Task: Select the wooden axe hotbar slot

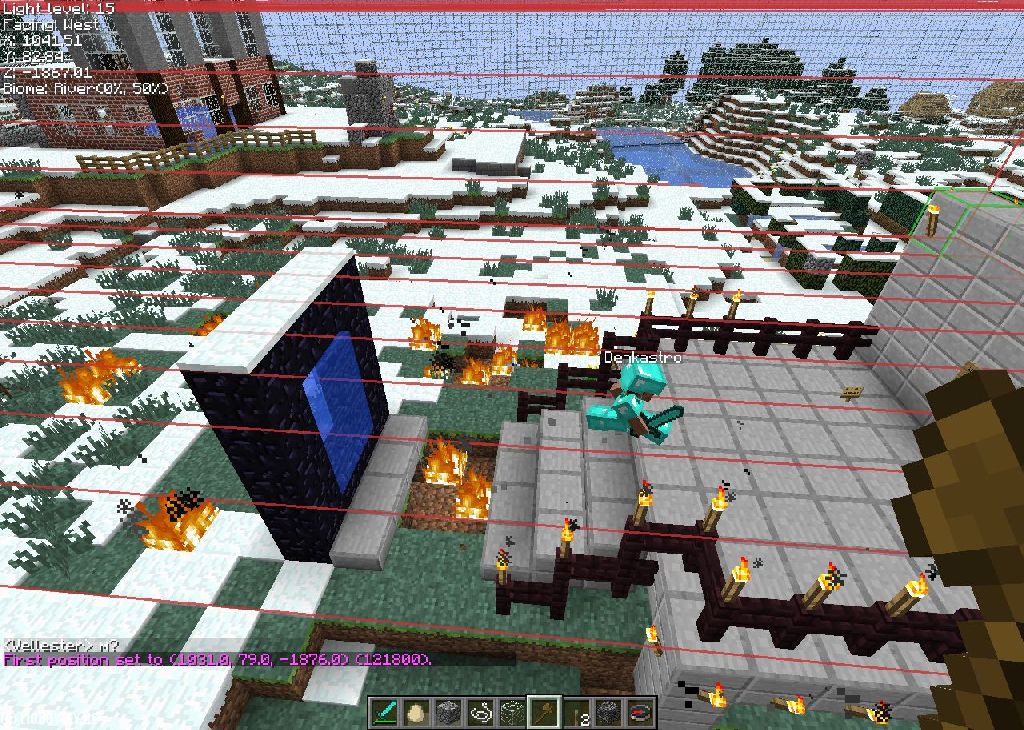Action: [x=545, y=712]
